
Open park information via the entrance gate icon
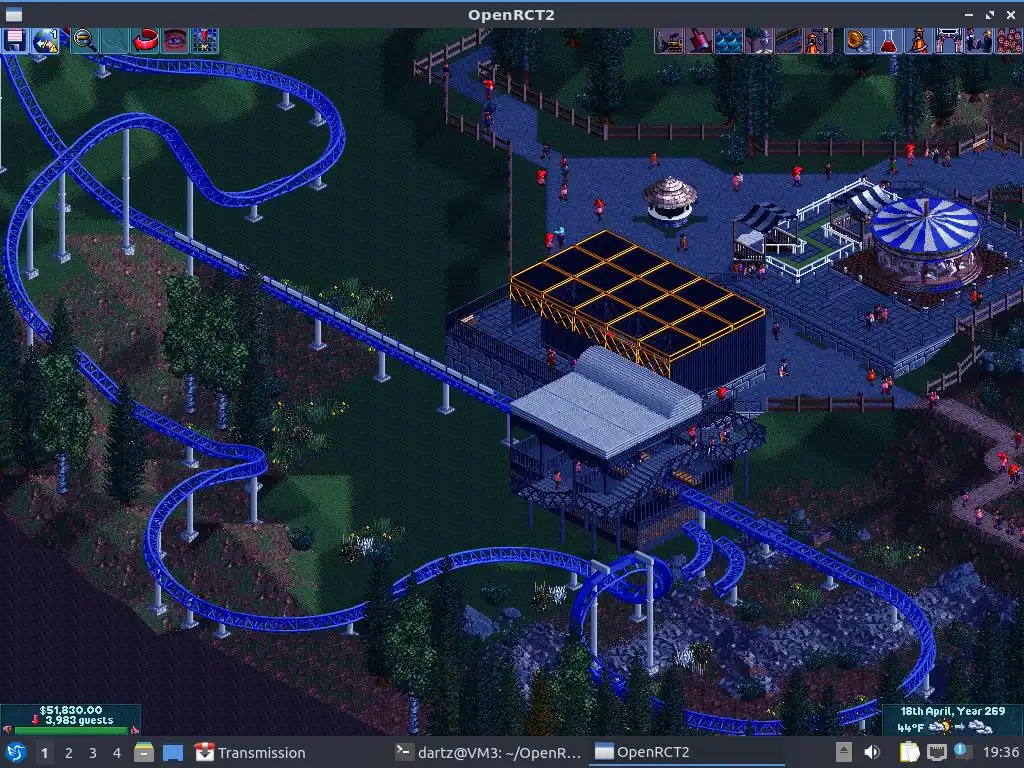pos(947,40)
